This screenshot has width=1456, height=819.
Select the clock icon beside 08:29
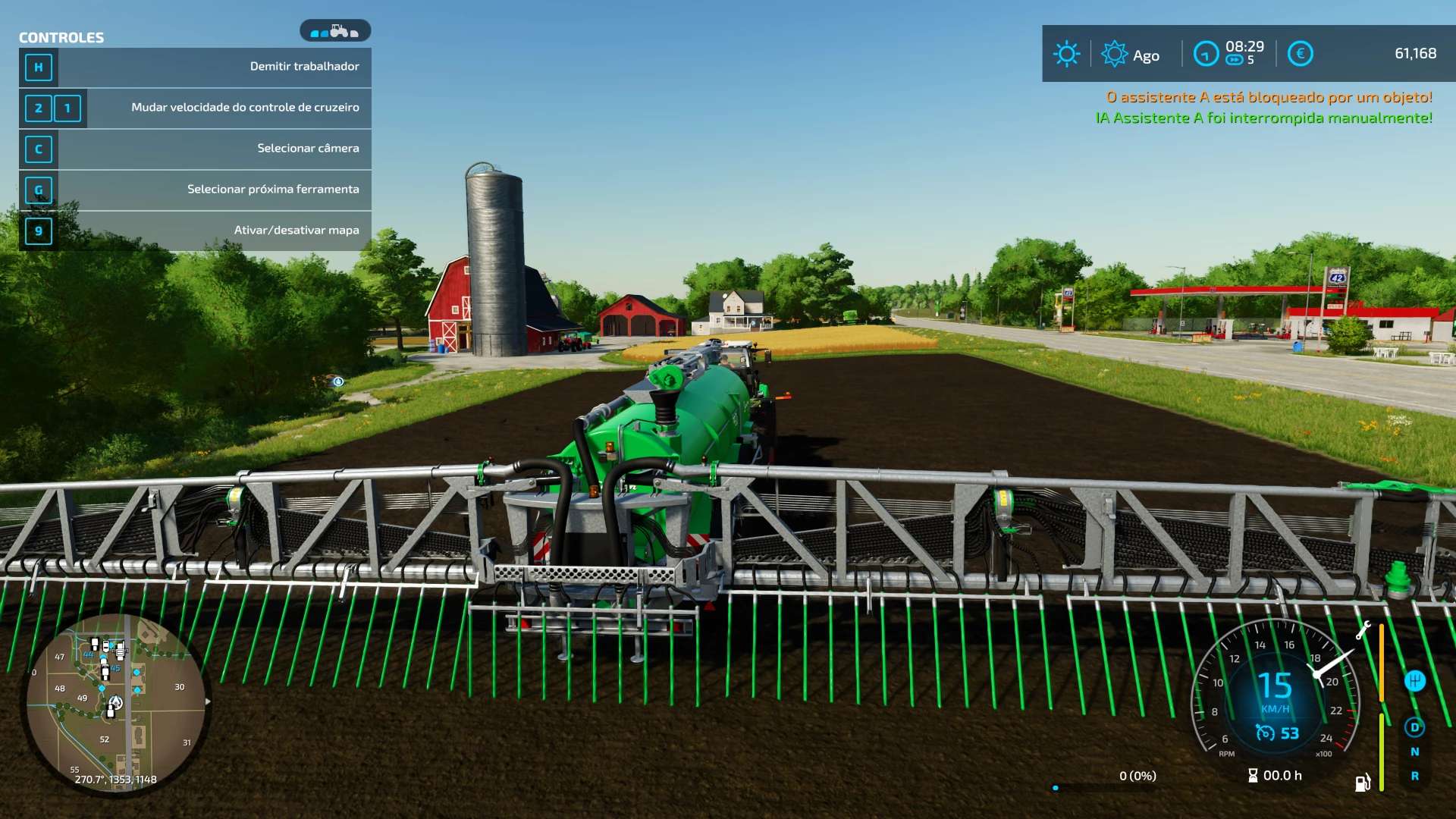(x=1205, y=54)
